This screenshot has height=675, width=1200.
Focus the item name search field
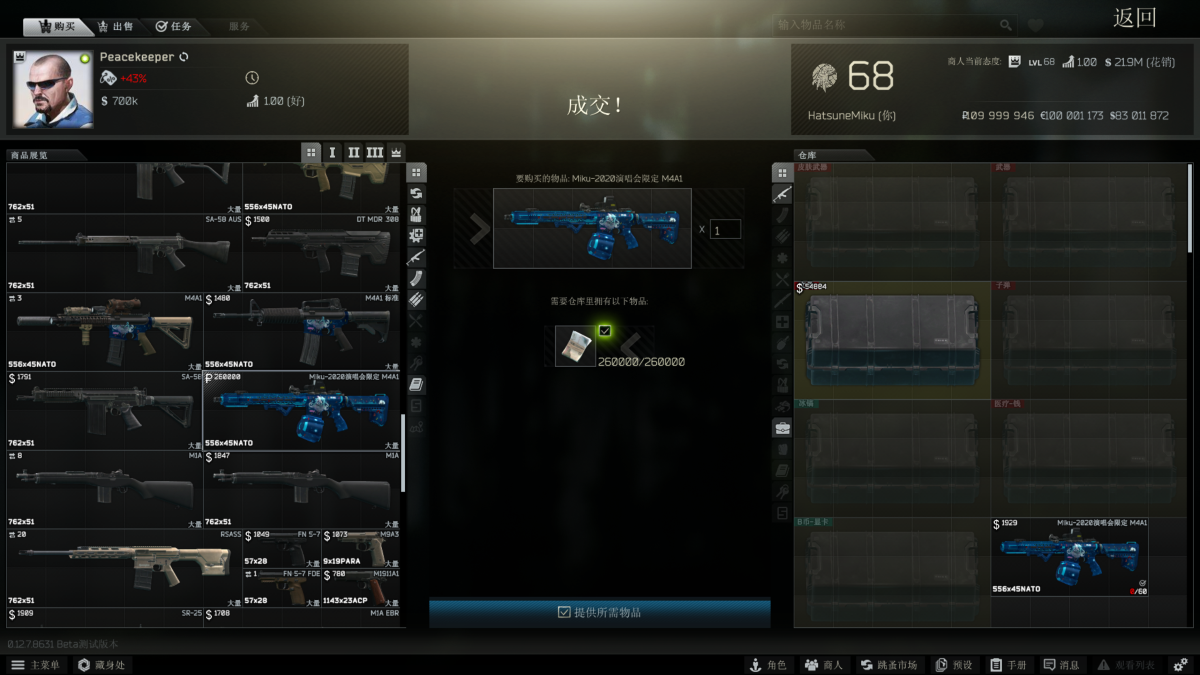tap(888, 25)
